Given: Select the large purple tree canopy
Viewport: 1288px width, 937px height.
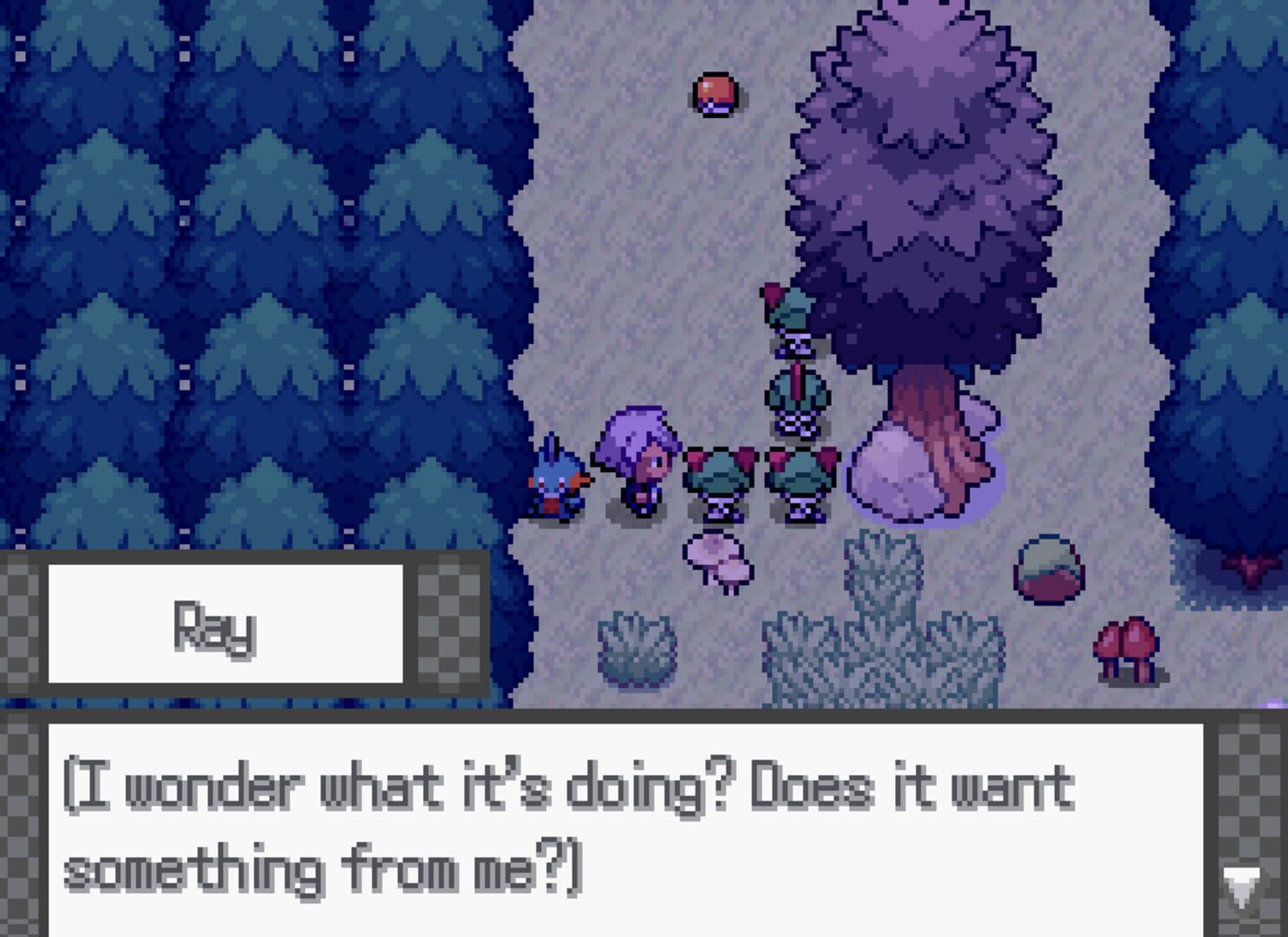Looking at the screenshot, I should tap(919, 174).
